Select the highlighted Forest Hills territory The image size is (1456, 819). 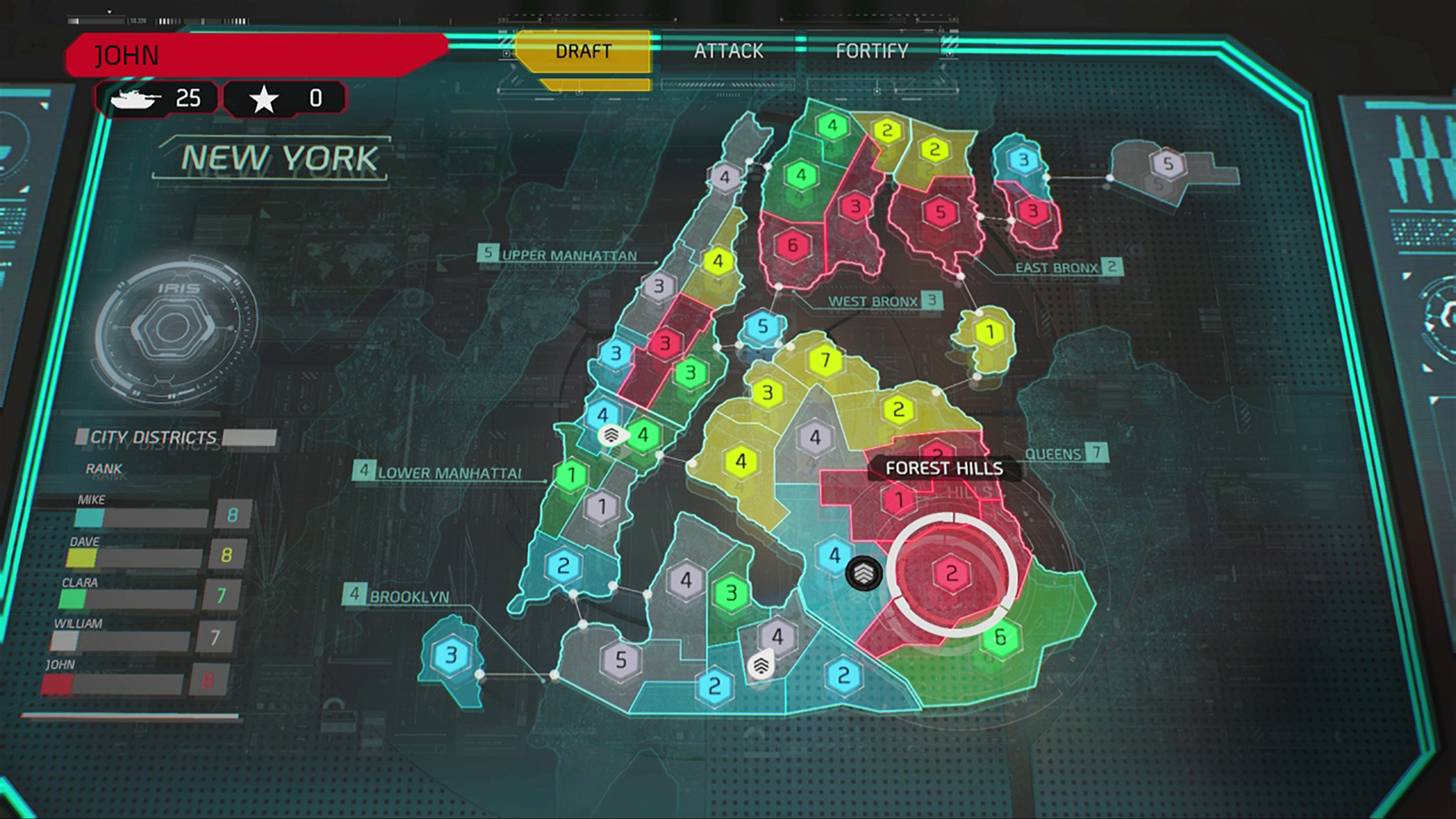click(x=952, y=573)
